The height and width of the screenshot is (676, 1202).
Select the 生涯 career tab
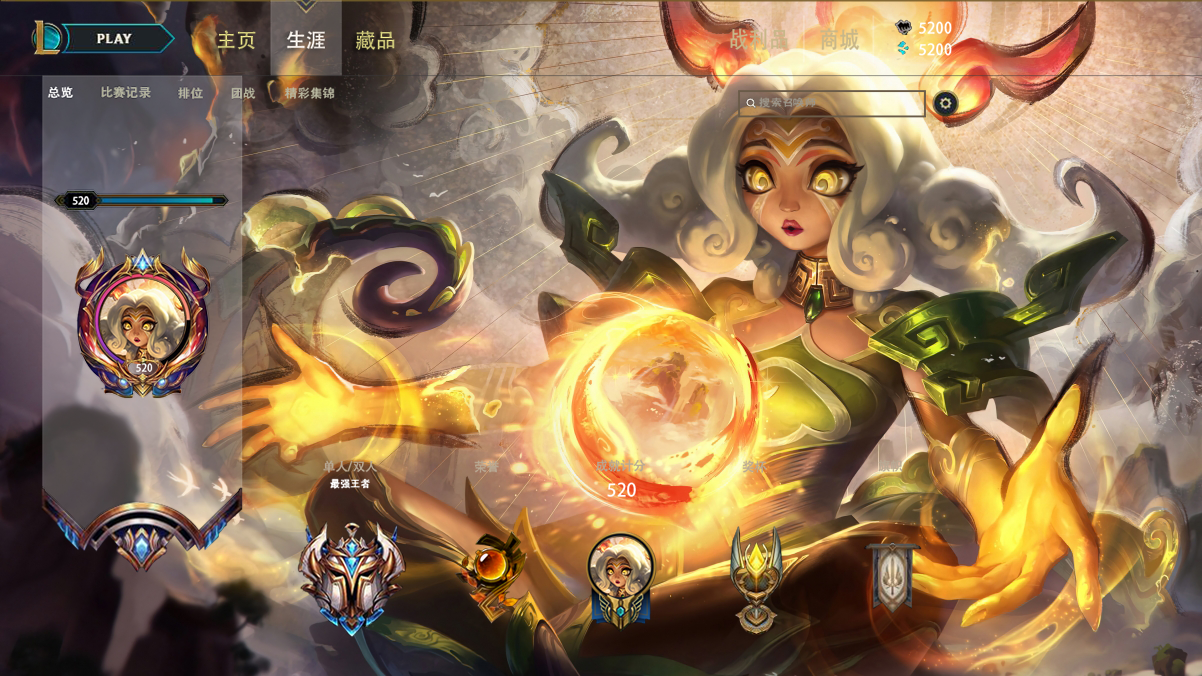coord(306,41)
